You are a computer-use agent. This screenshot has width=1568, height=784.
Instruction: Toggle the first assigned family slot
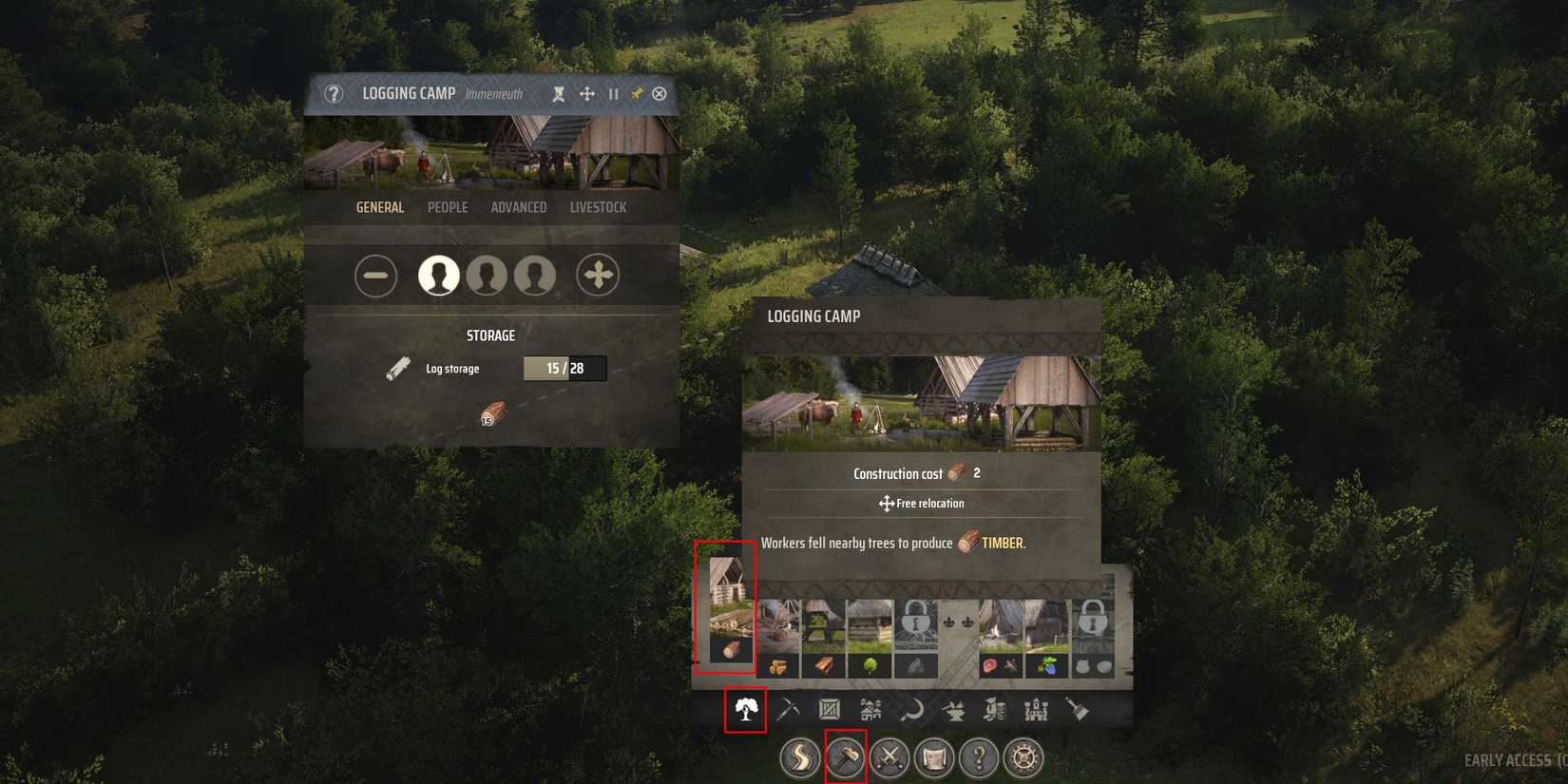(x=438, y=275)
